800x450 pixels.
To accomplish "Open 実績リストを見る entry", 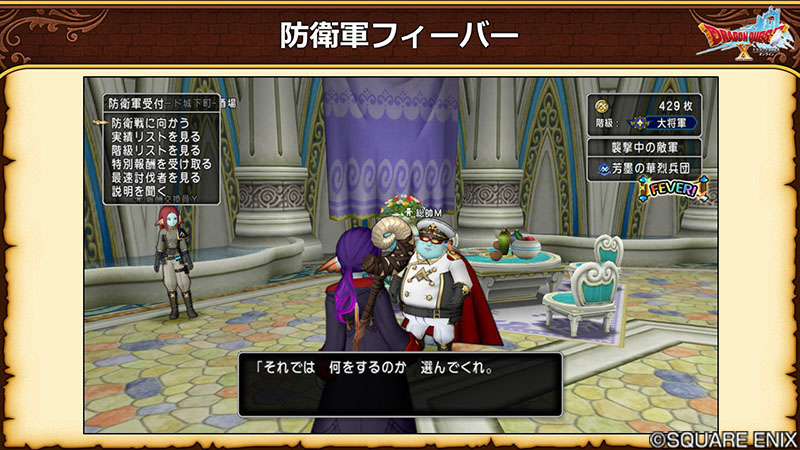I will pos(155,136).
